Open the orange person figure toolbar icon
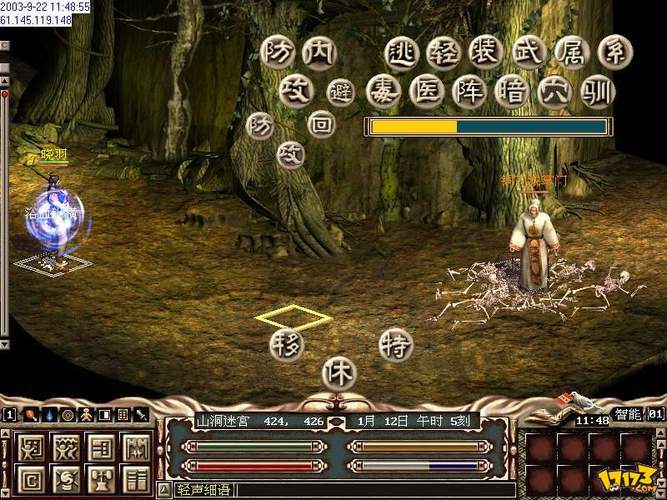667x500 pixels. 84,414
